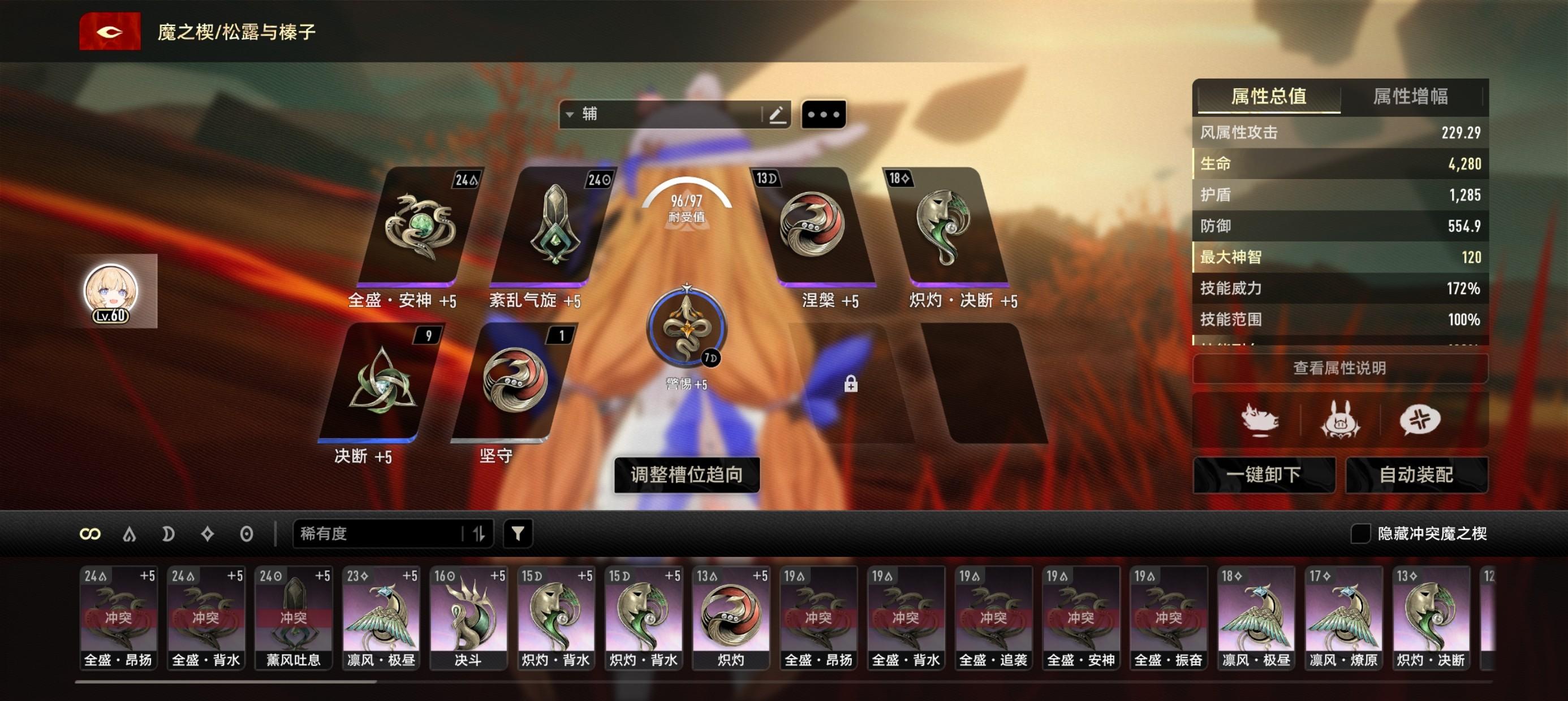The height and width of the screenshot is (701, 1568).
Task: Filter wedges by the infinity all-types icon
Action: 90,534
